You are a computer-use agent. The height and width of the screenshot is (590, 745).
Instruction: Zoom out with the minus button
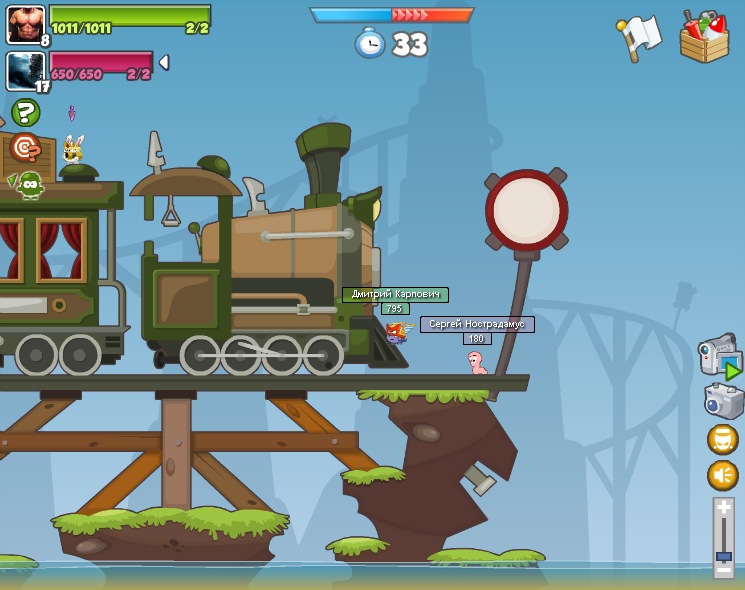coord(723,570)
